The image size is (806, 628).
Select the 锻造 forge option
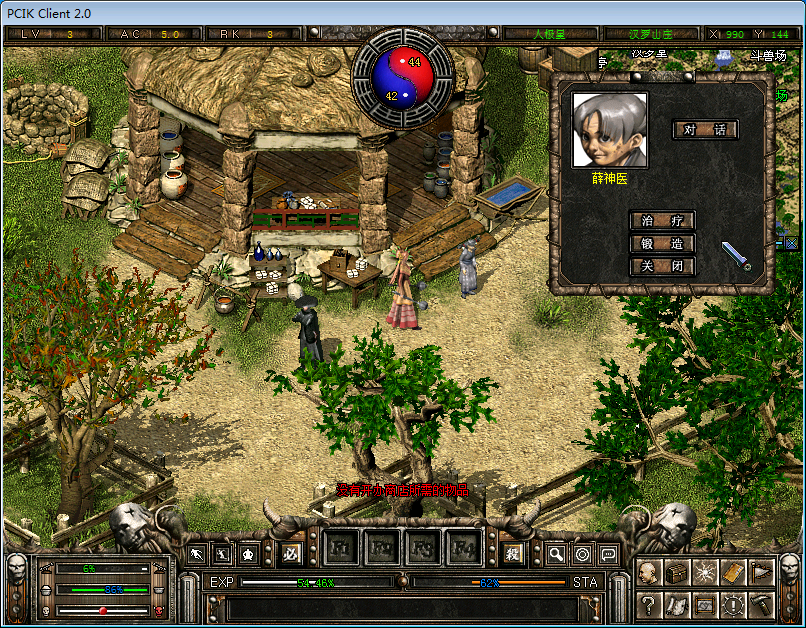pyautogui.click(x=662, y=243)
